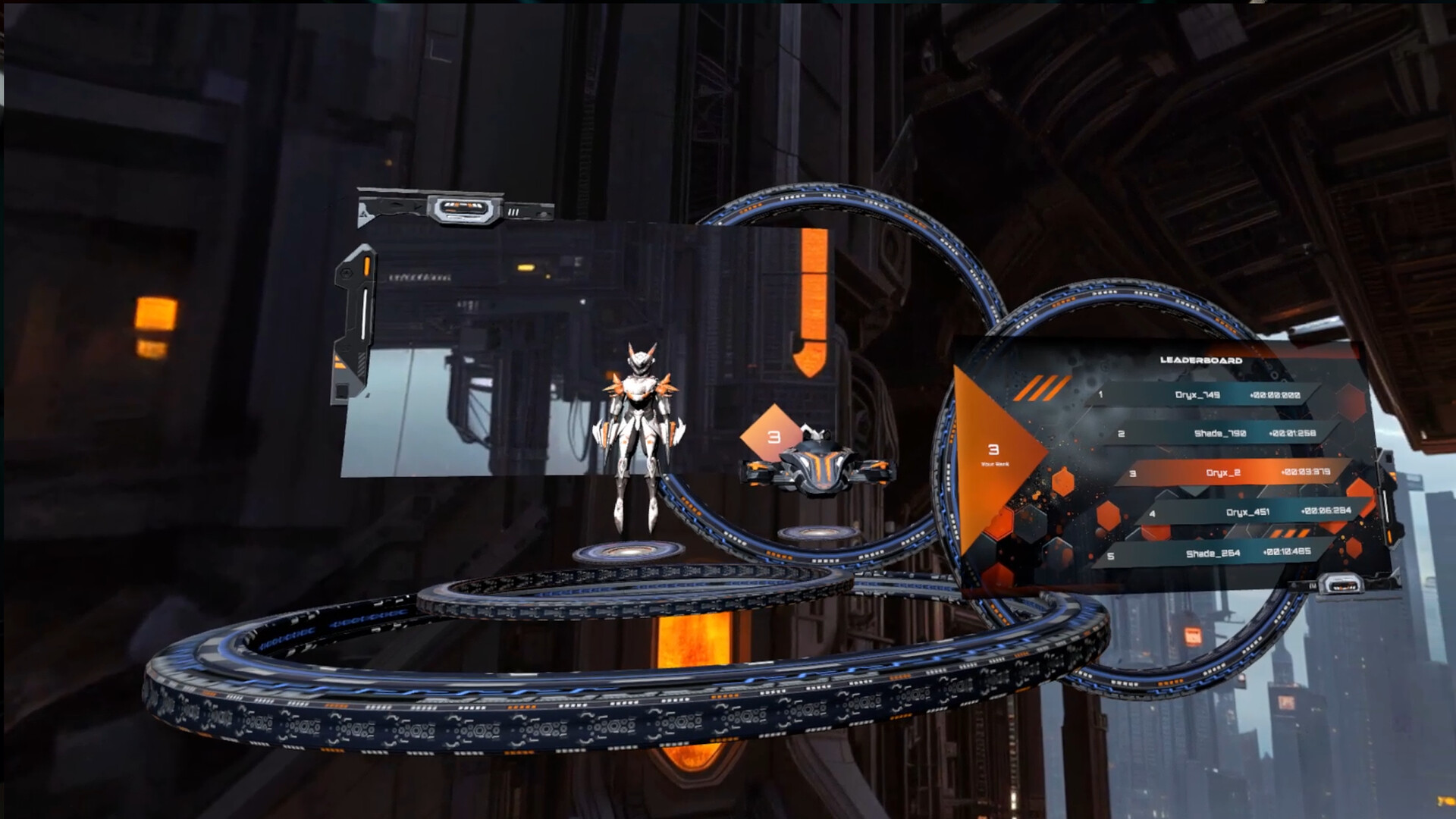Select the orange diamond badge showing 3
The width and height of the screenshot is (1456, 819).
(x=773, y=435)
